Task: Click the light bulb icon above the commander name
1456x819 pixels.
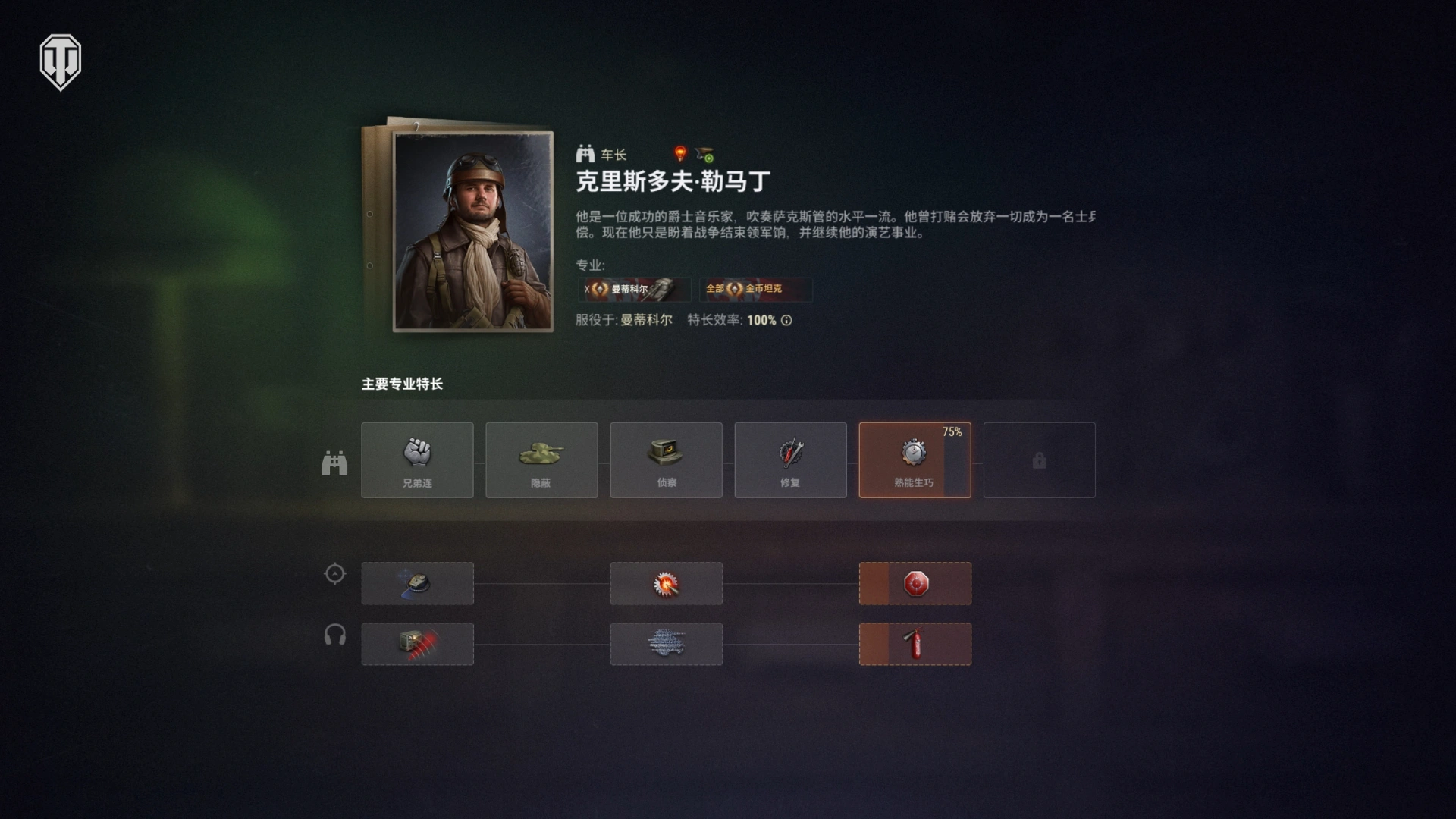Action: click(x=679, y=154)
